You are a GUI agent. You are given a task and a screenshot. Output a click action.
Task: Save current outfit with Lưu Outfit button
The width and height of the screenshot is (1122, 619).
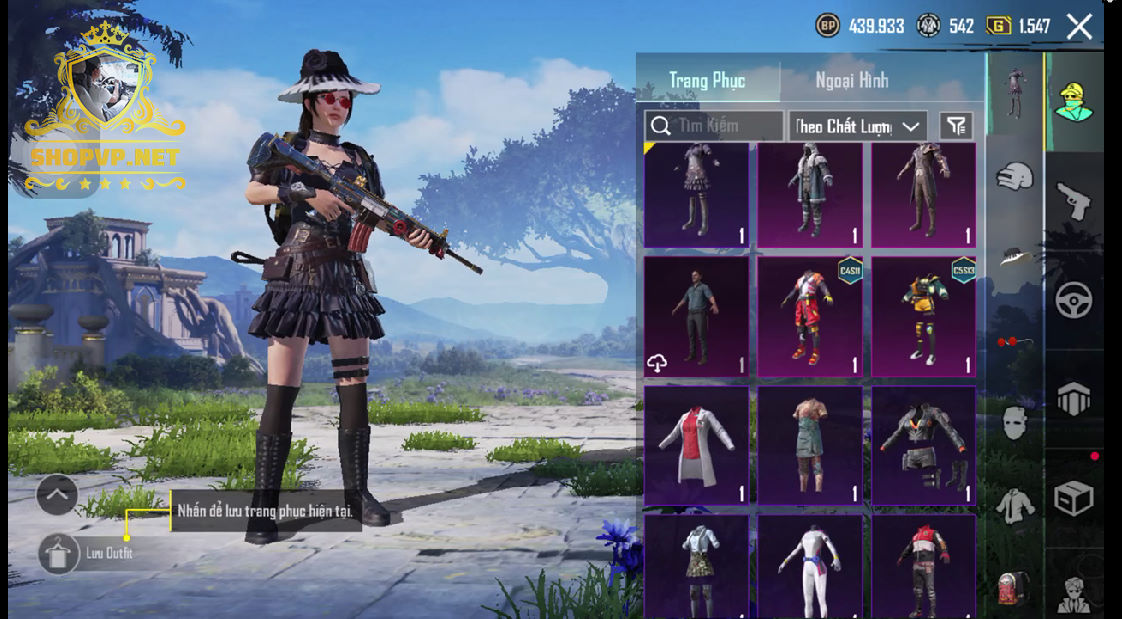point(58,553)
